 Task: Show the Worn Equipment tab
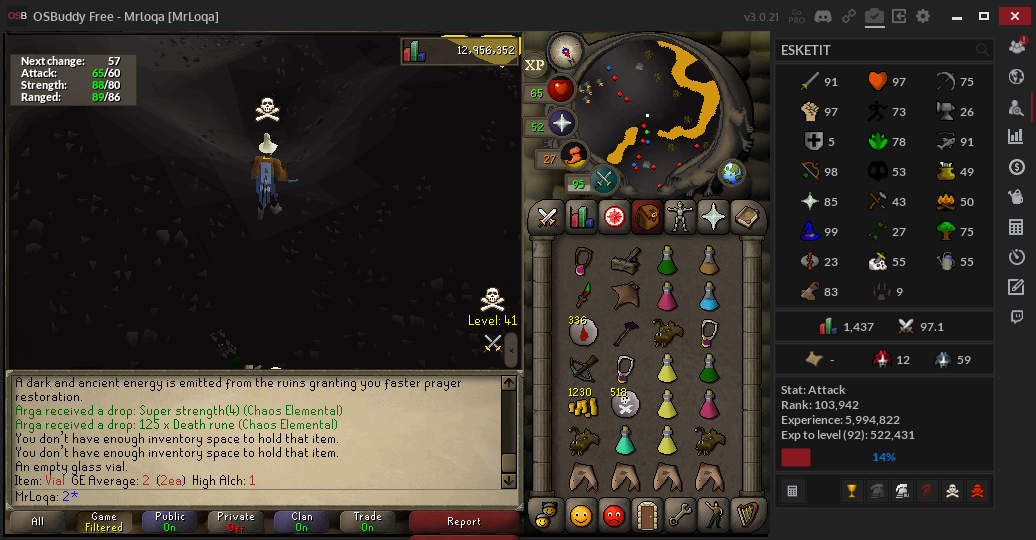pos(682,215)
